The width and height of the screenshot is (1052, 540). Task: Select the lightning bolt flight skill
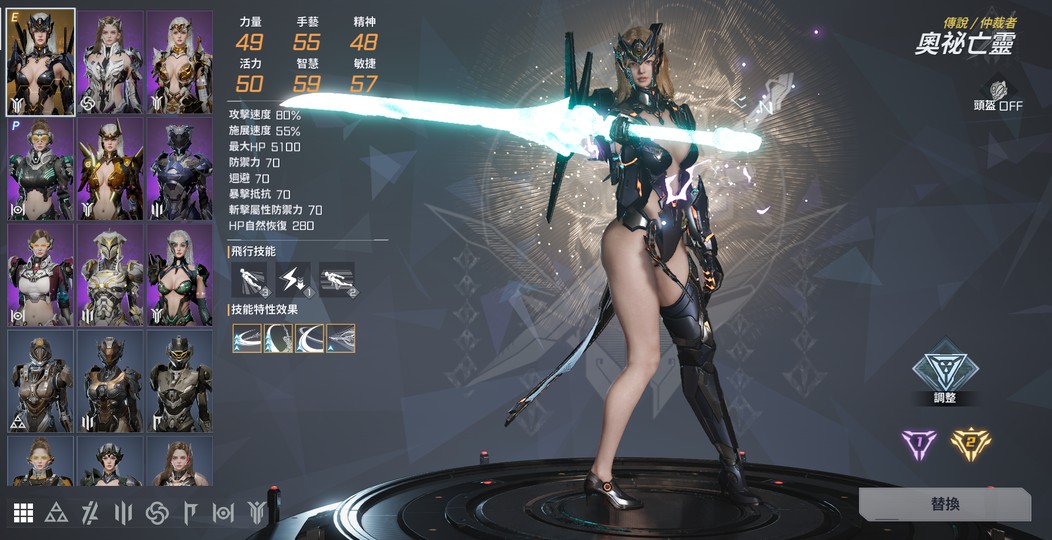point(293,279)
